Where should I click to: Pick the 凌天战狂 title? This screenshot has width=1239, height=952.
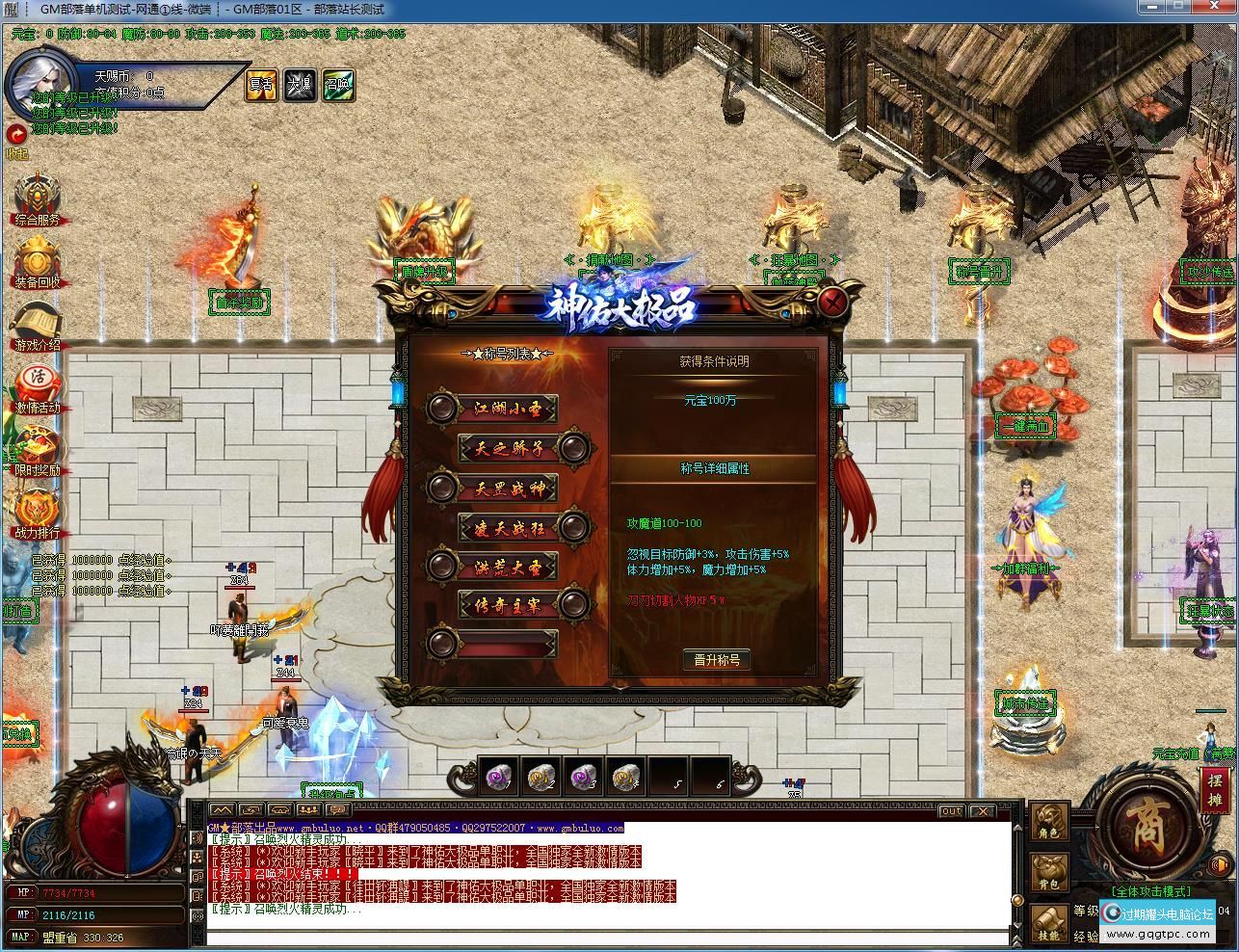click(x=510, y=527)
